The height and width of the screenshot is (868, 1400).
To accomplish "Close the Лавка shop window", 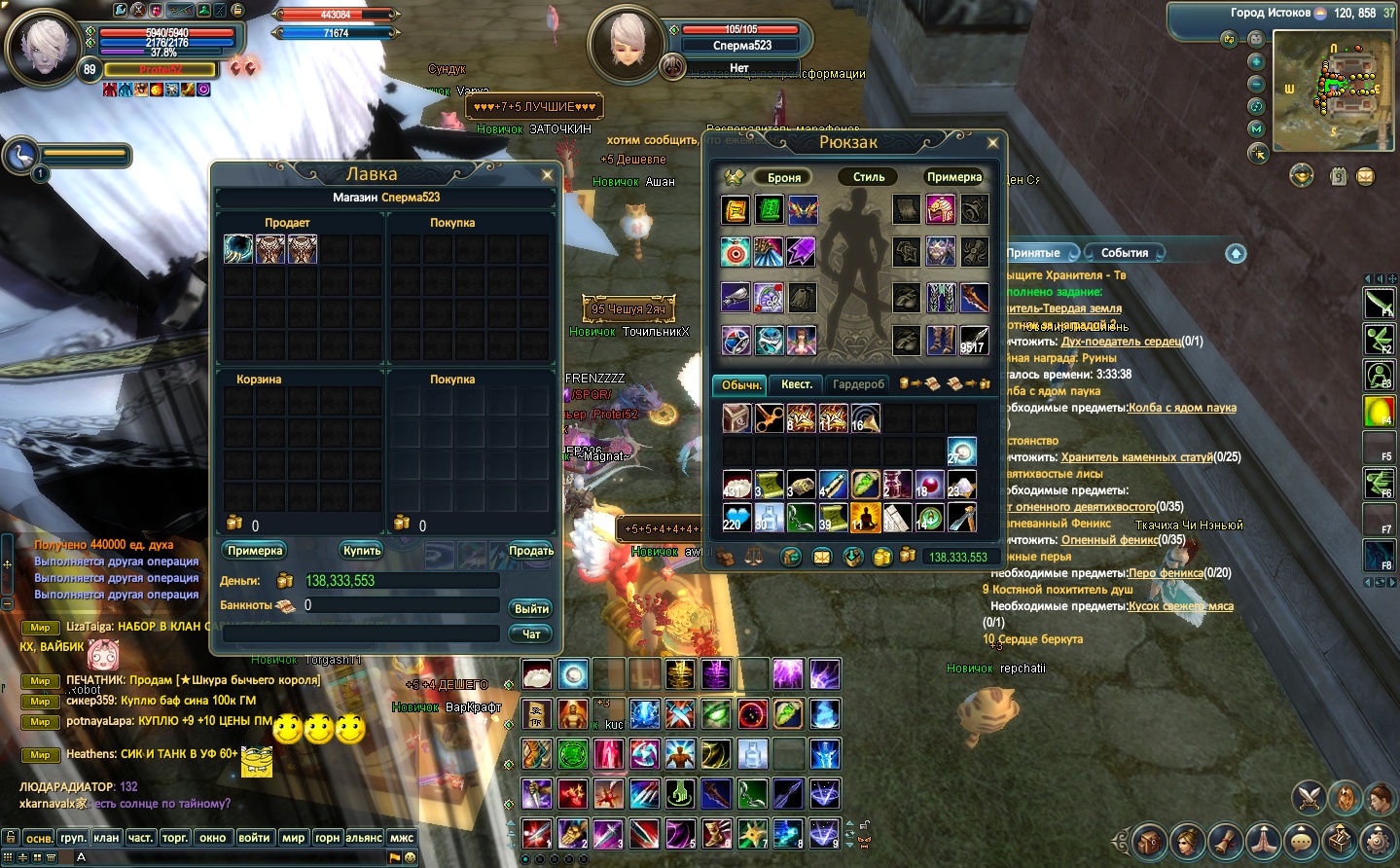I will pyautogui.click(x=547, y=175).
